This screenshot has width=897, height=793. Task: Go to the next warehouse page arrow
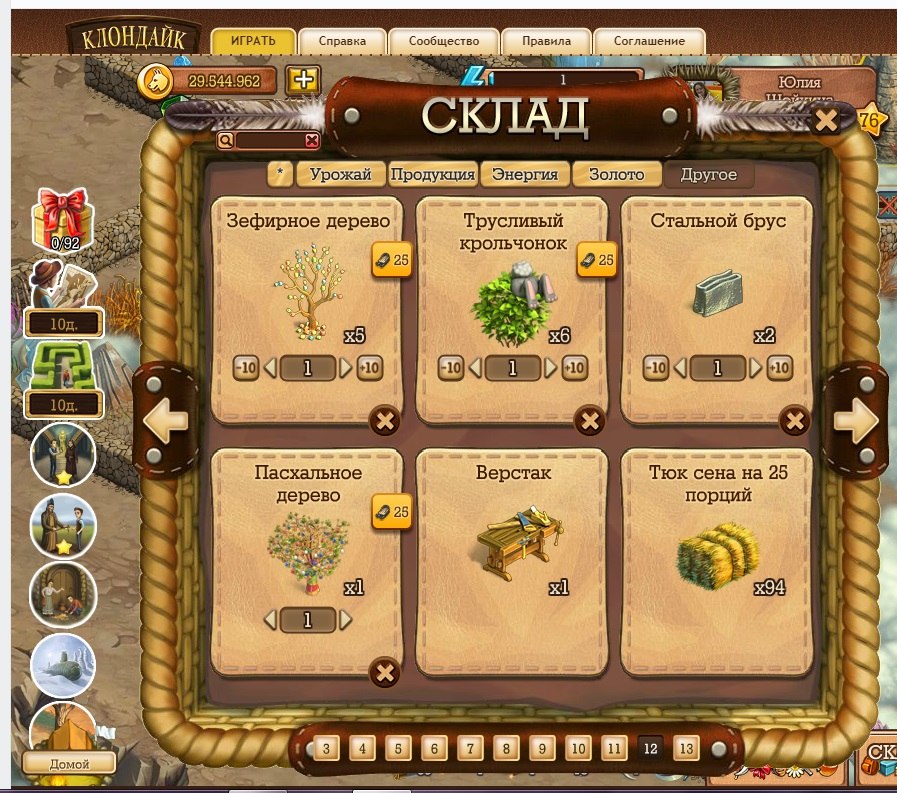(855, 421)
